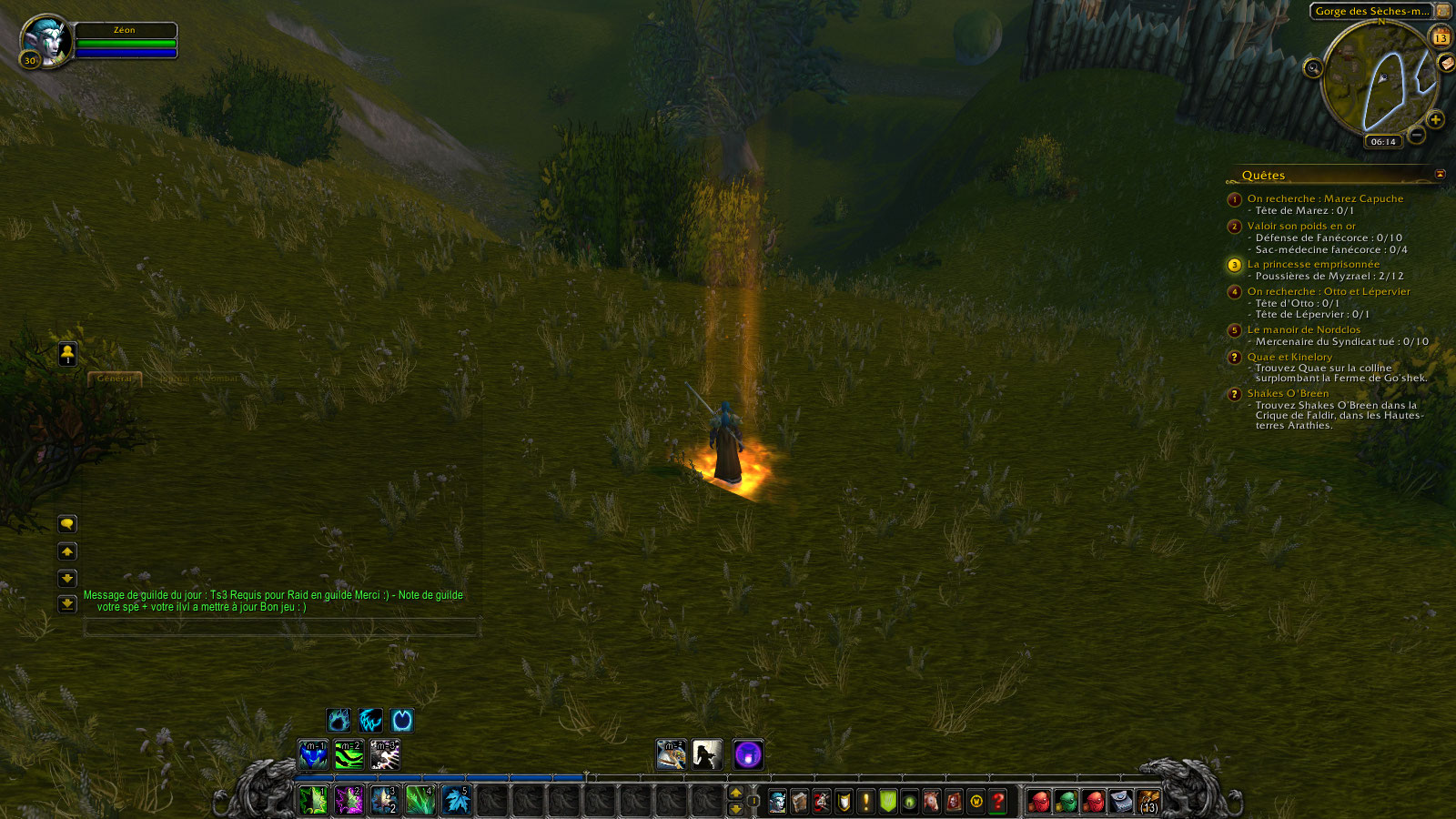
Task: Activate the purple orb ability icon
Action: tap(748, 754)
